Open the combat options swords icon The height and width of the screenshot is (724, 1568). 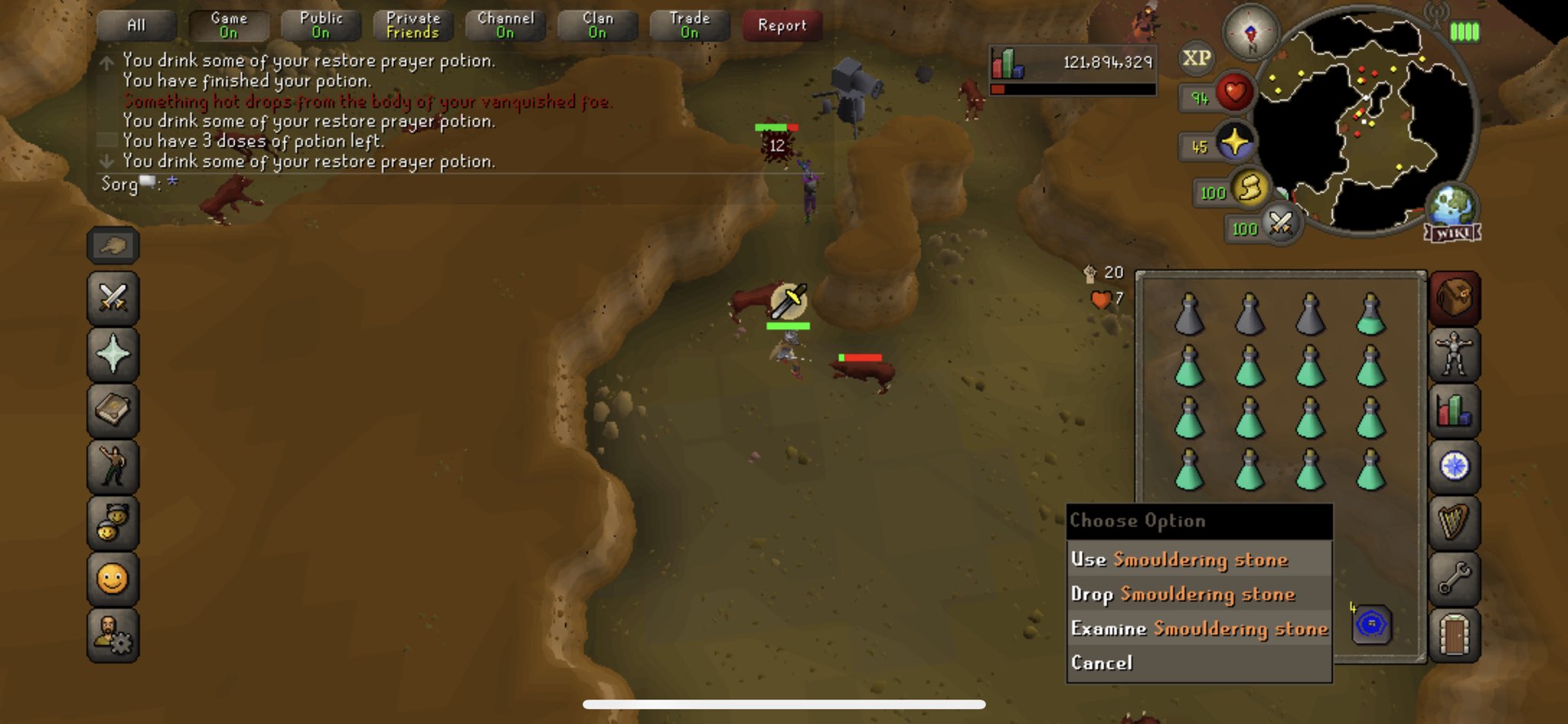tap(113, 298)
